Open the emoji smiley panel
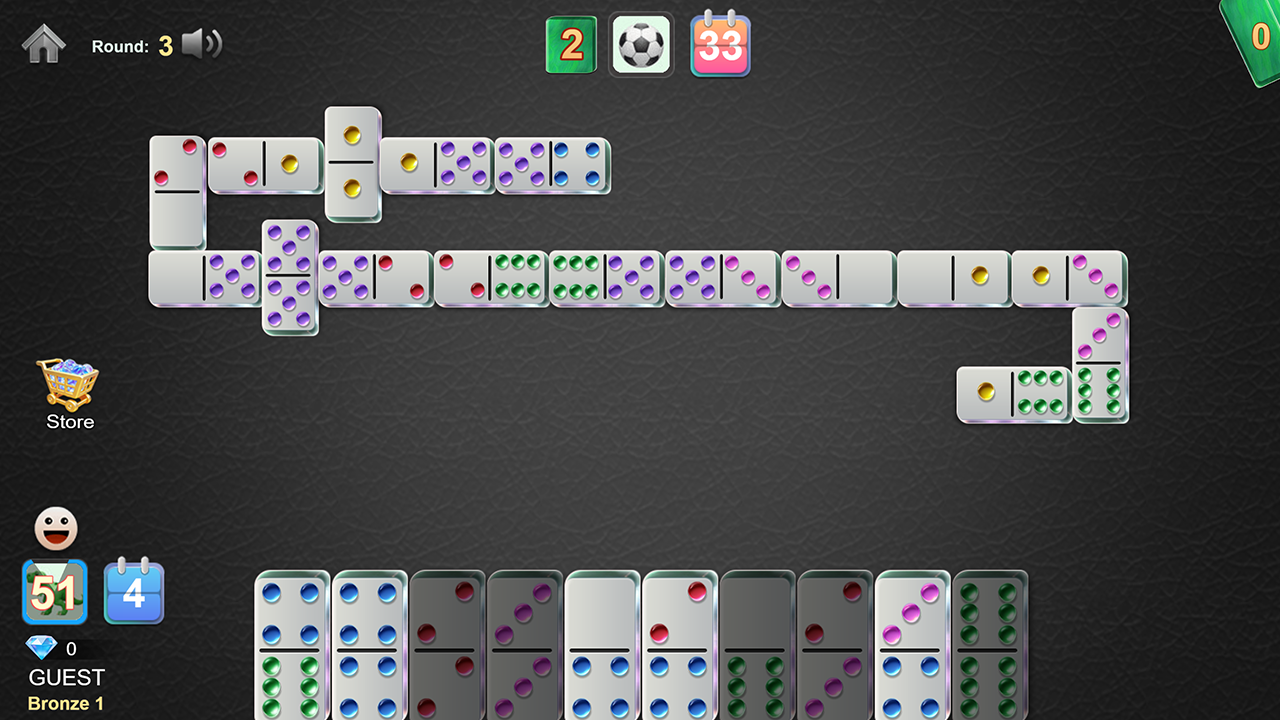The image size is (1280, 720). tap(55, 528)
